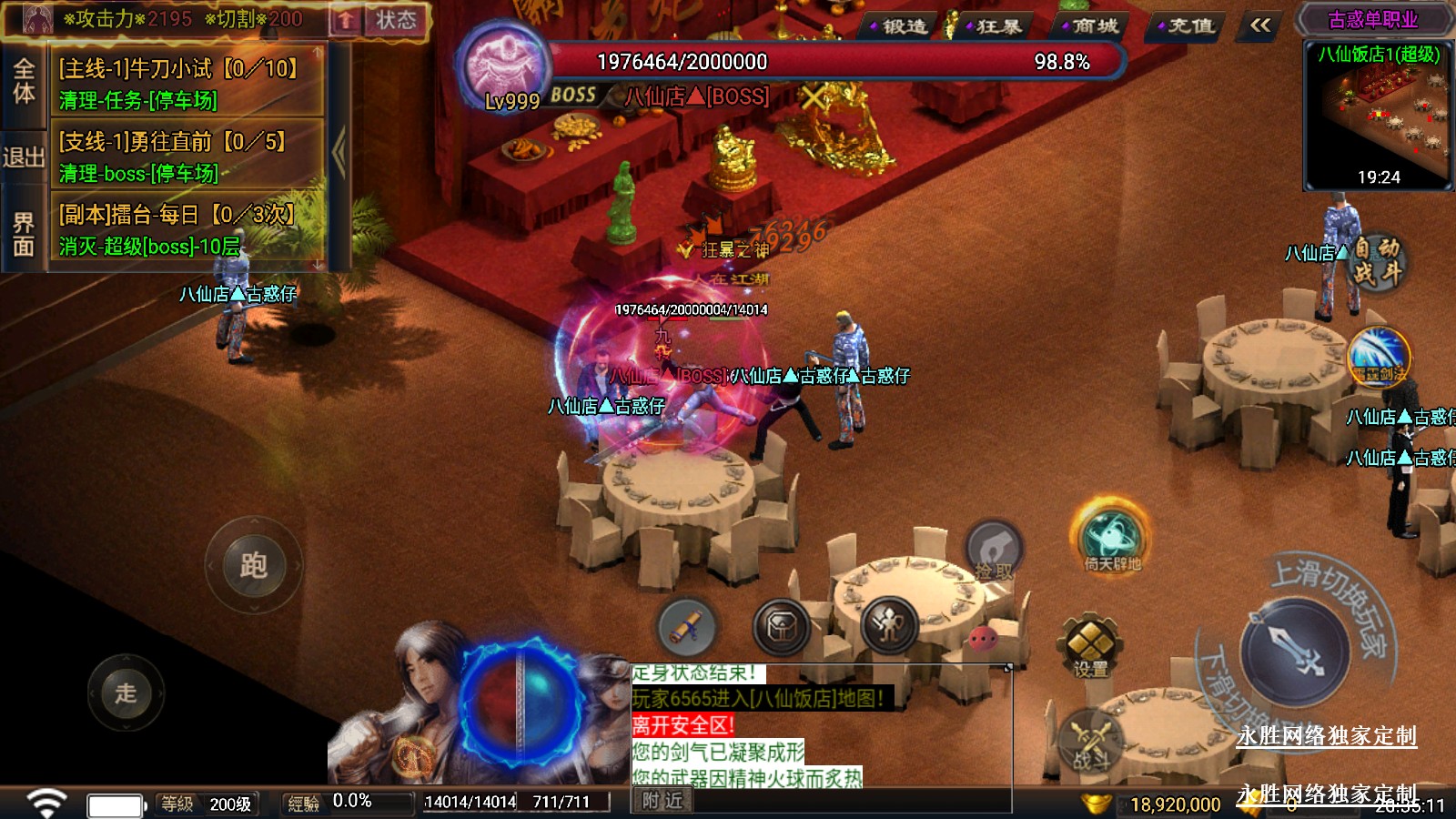The image size is (1456, 819).
Task: Toggle 自动战斗 auto-battle
Action: (1376, 260)
